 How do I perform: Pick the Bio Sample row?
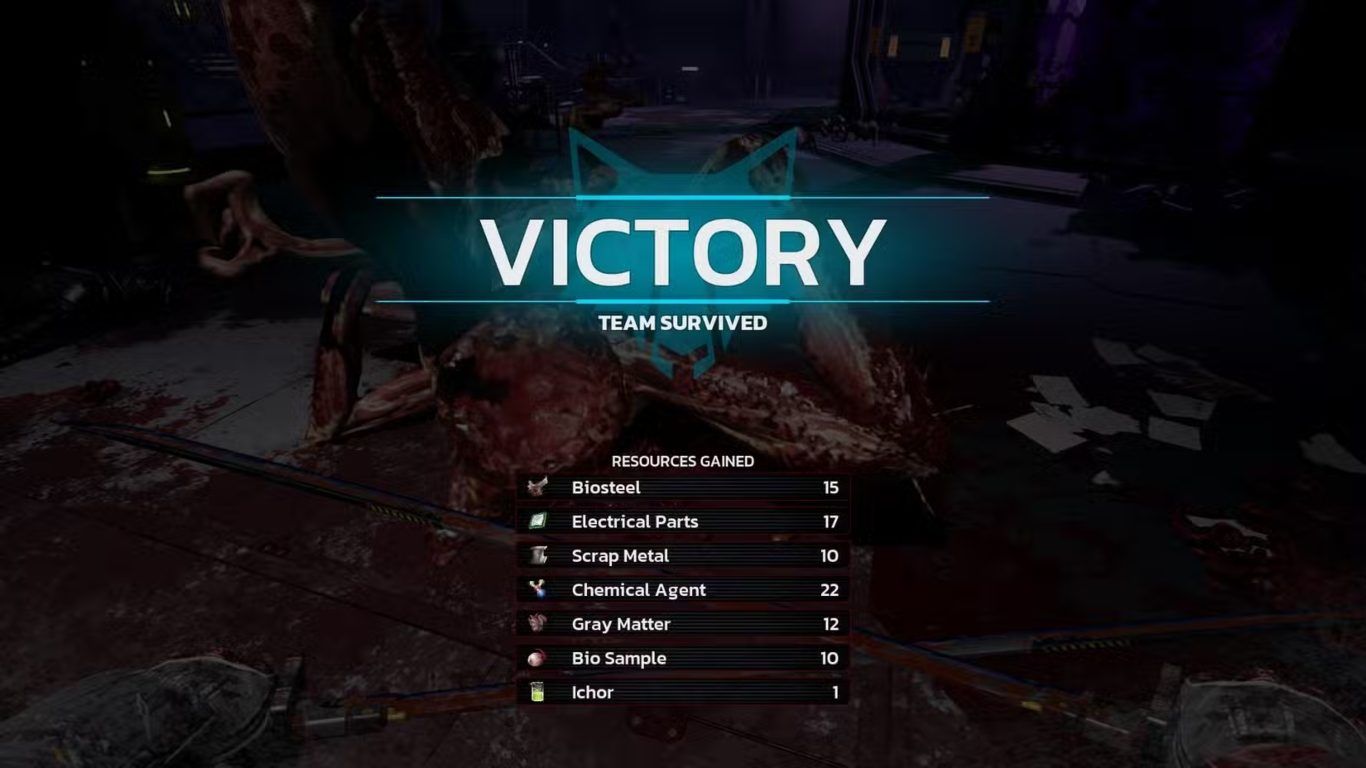(683, 658)
